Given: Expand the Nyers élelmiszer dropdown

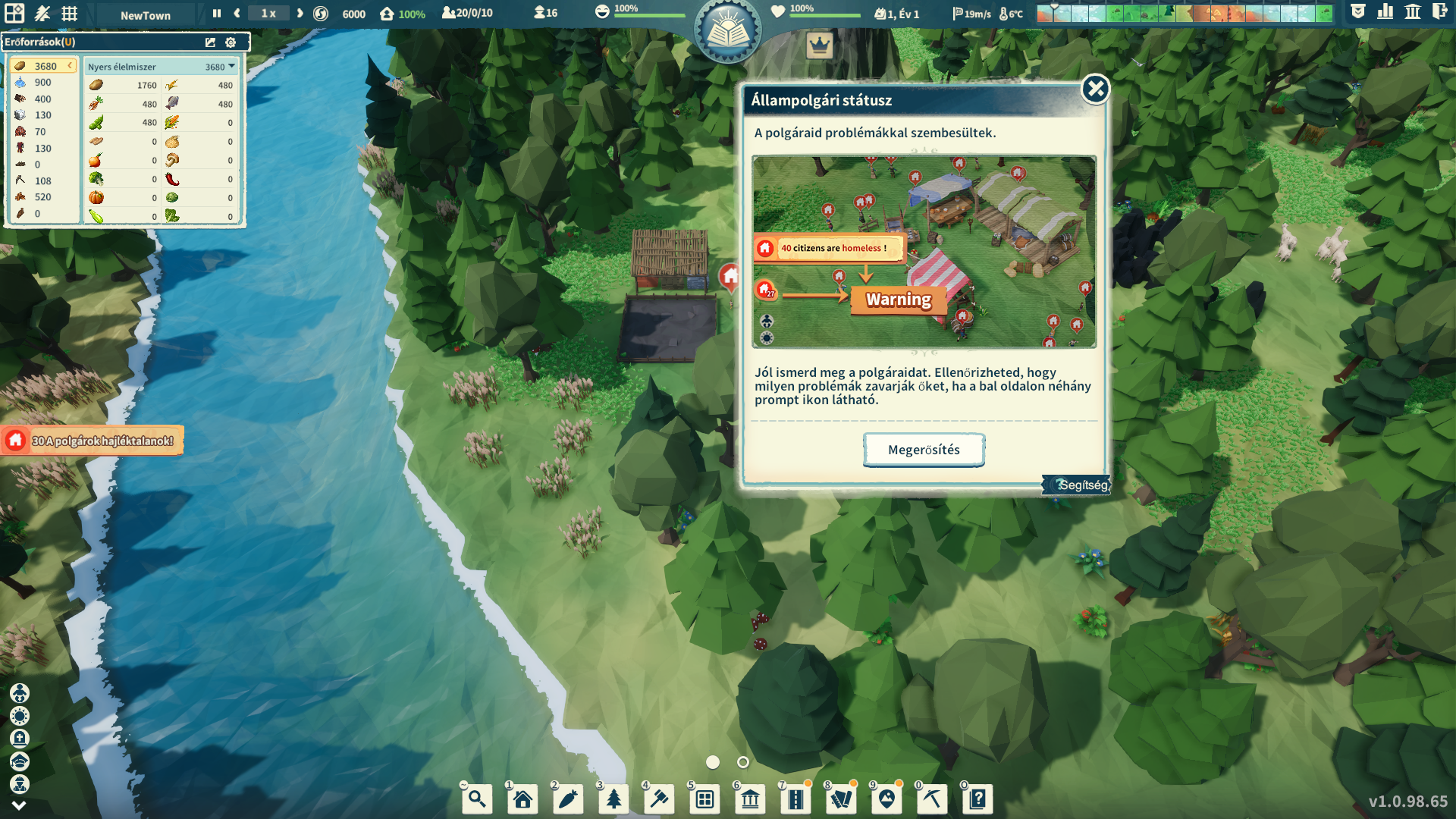Looking at the screenshot, I should coord(232,67).
